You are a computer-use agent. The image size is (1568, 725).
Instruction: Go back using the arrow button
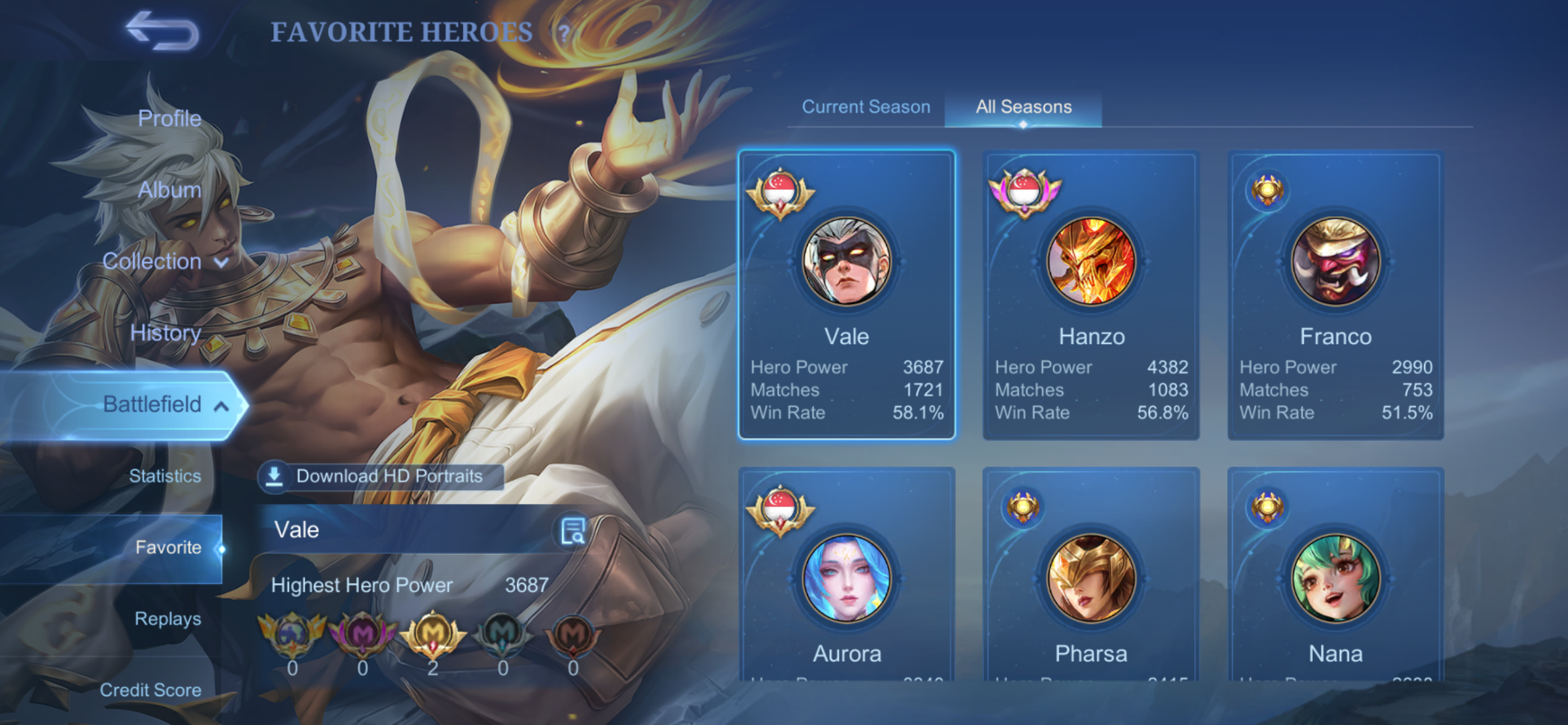[162, 30]
